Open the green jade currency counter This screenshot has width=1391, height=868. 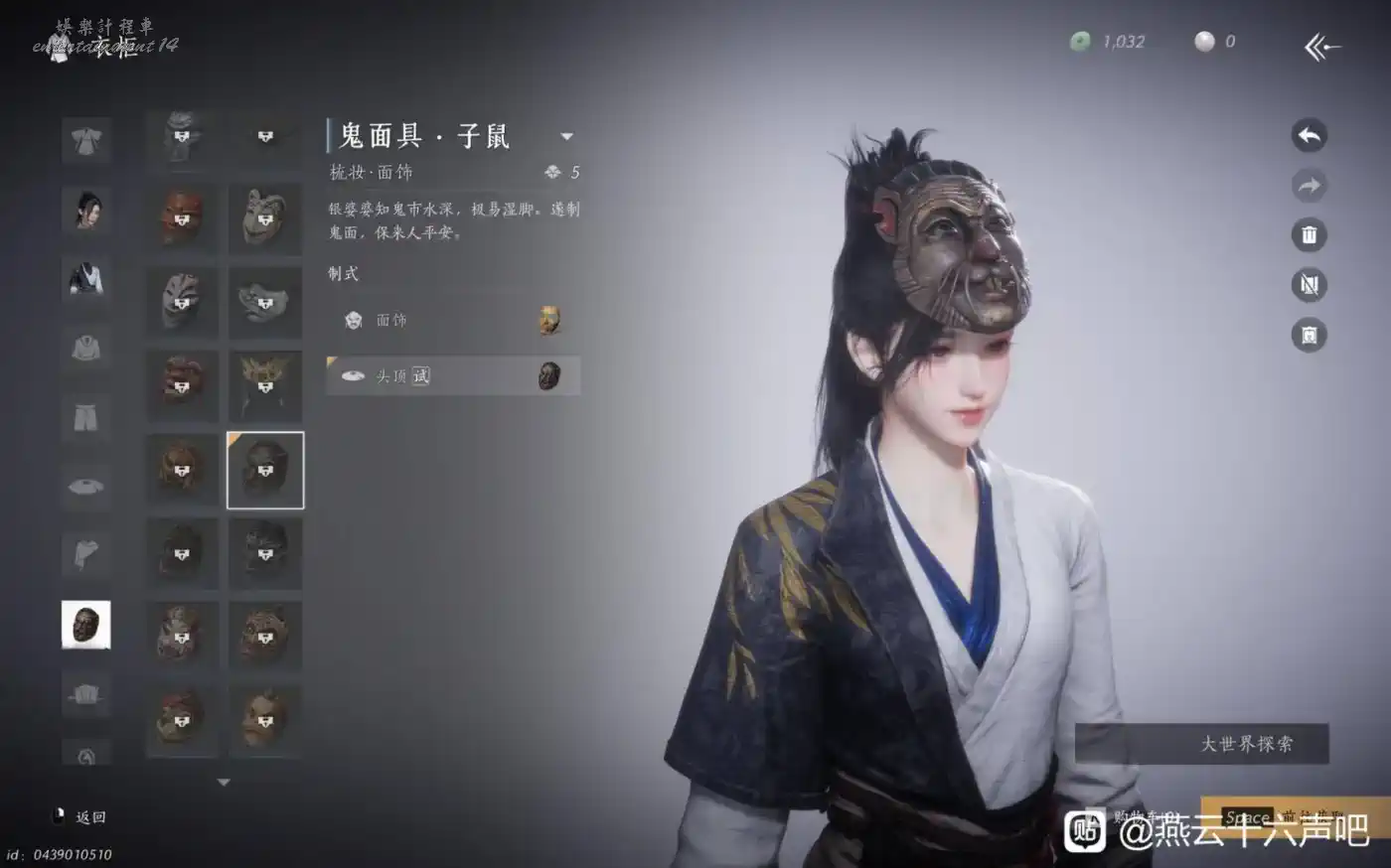click(x=1107, y=42)
